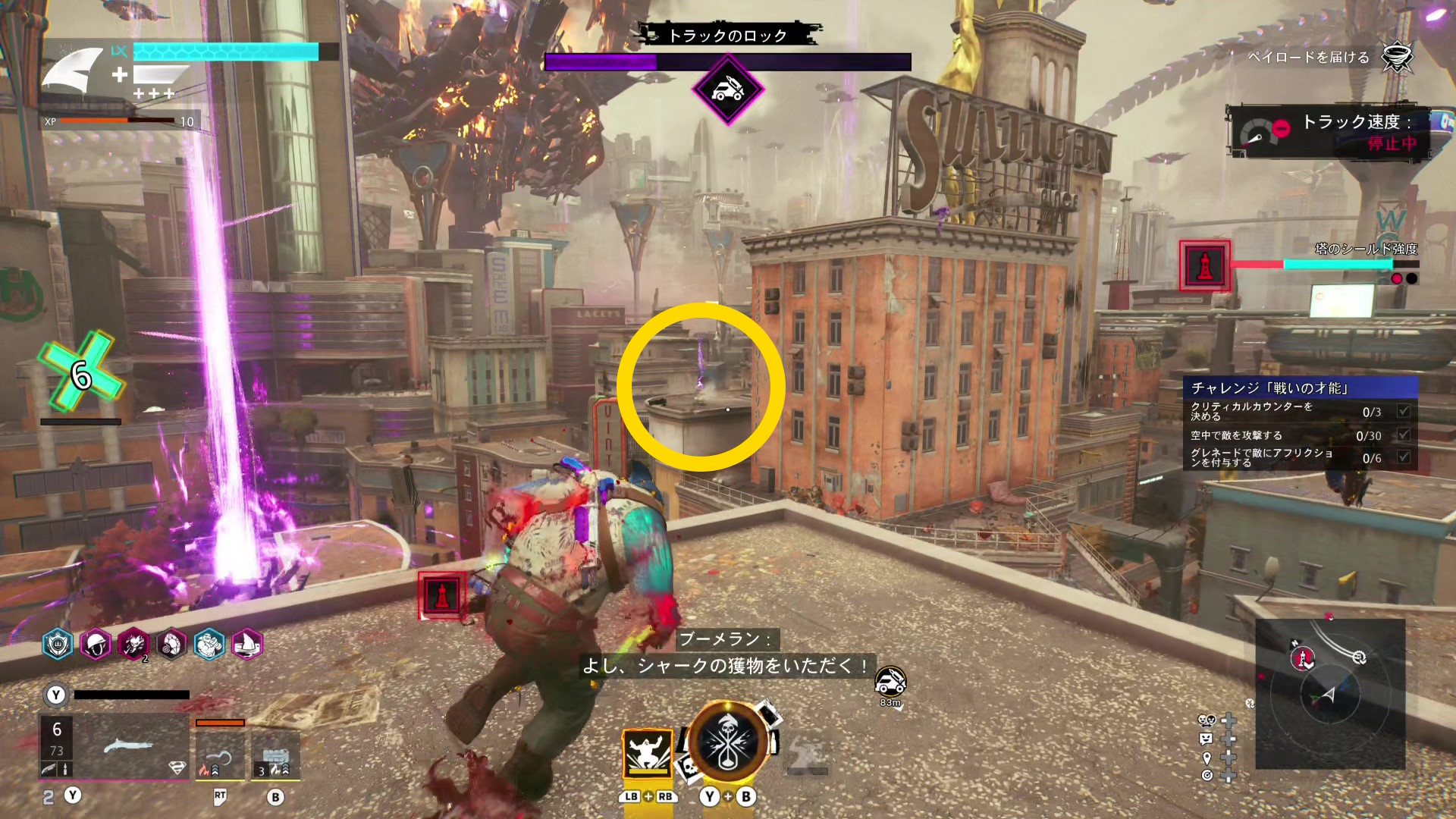Image resolution: width=1456 pixels, height=819 pixels.
Task: Click the tower shield strength icon
Action: point(1204,265)
